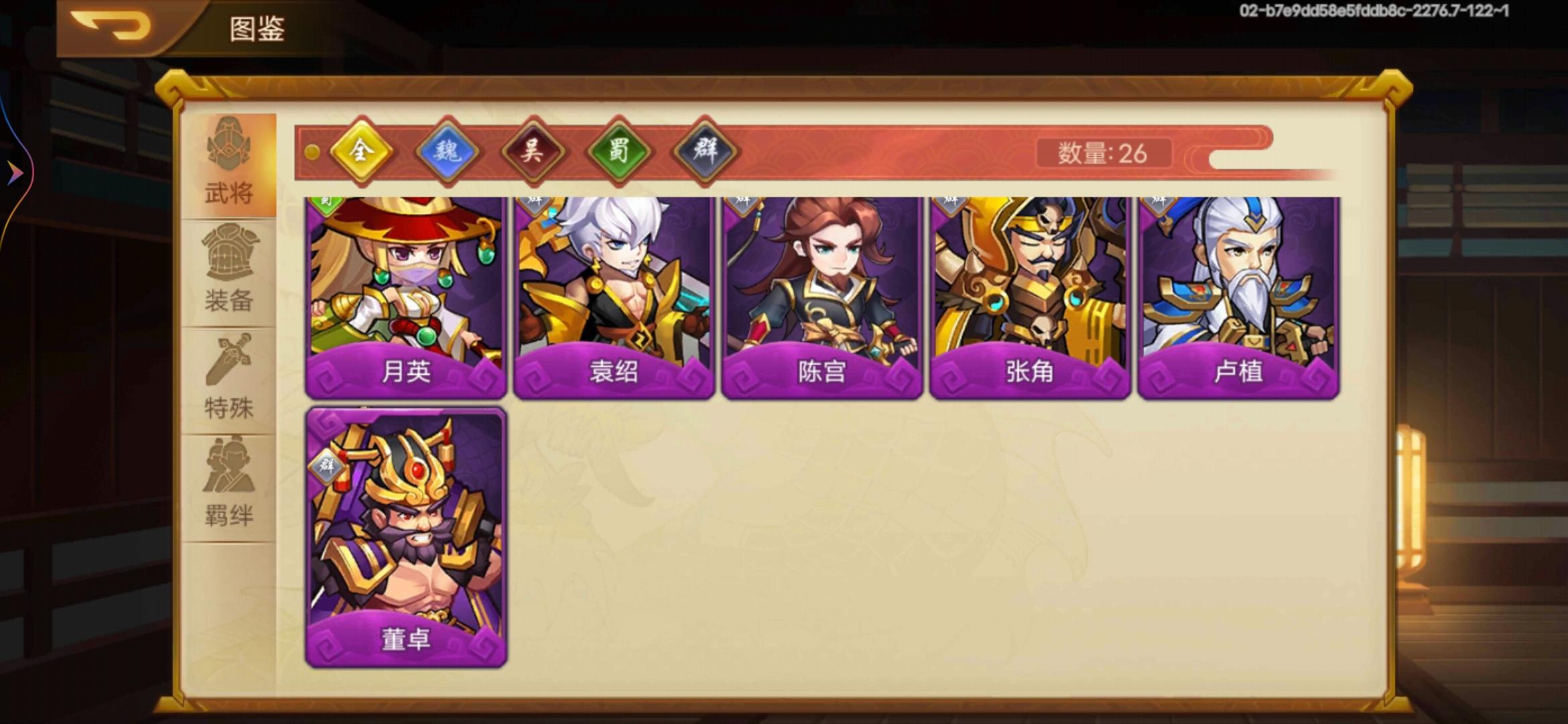Viewport: 1568px width, 724px height.
Task: Open the 吴 faction filter diamond
Action: tap(533, 152)
